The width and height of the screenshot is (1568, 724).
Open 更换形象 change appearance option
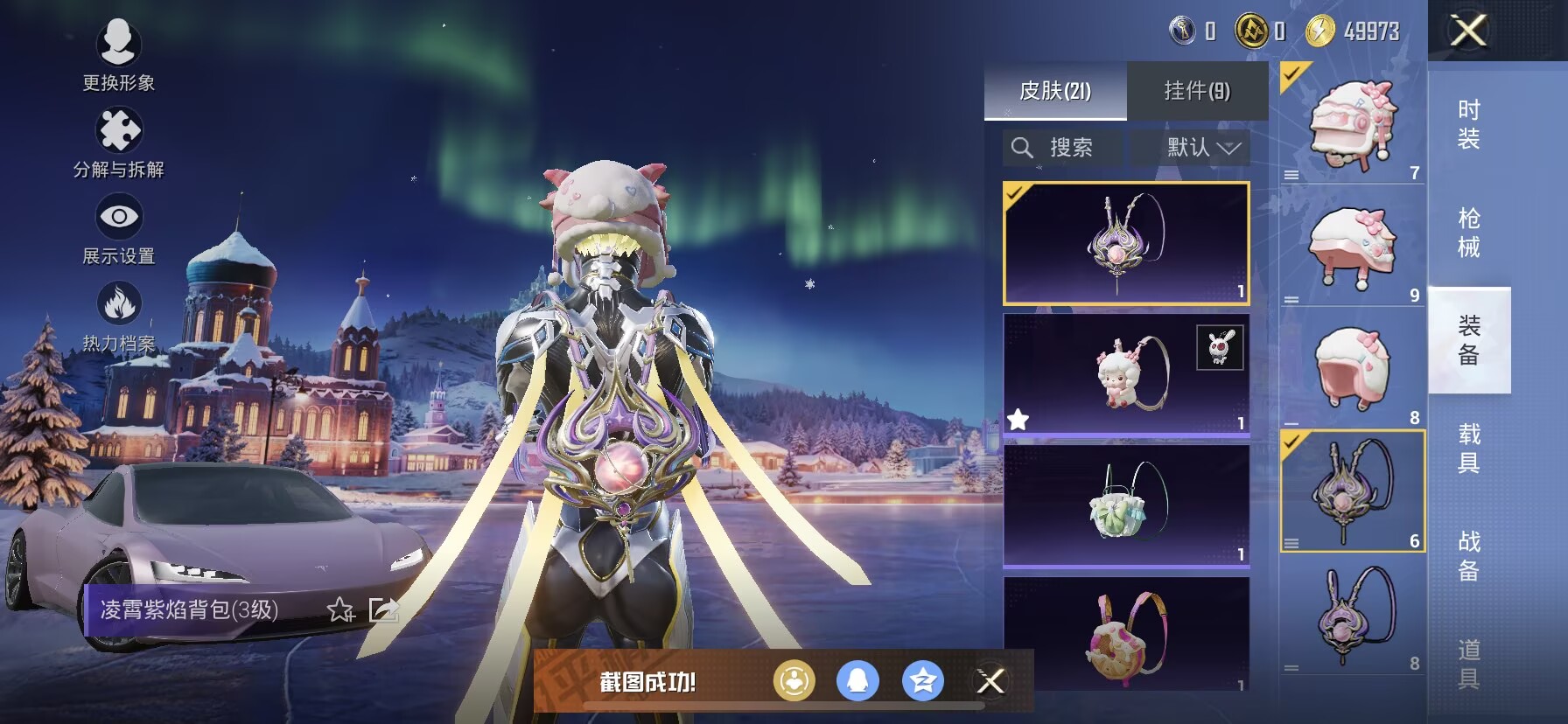click(118, 53)
